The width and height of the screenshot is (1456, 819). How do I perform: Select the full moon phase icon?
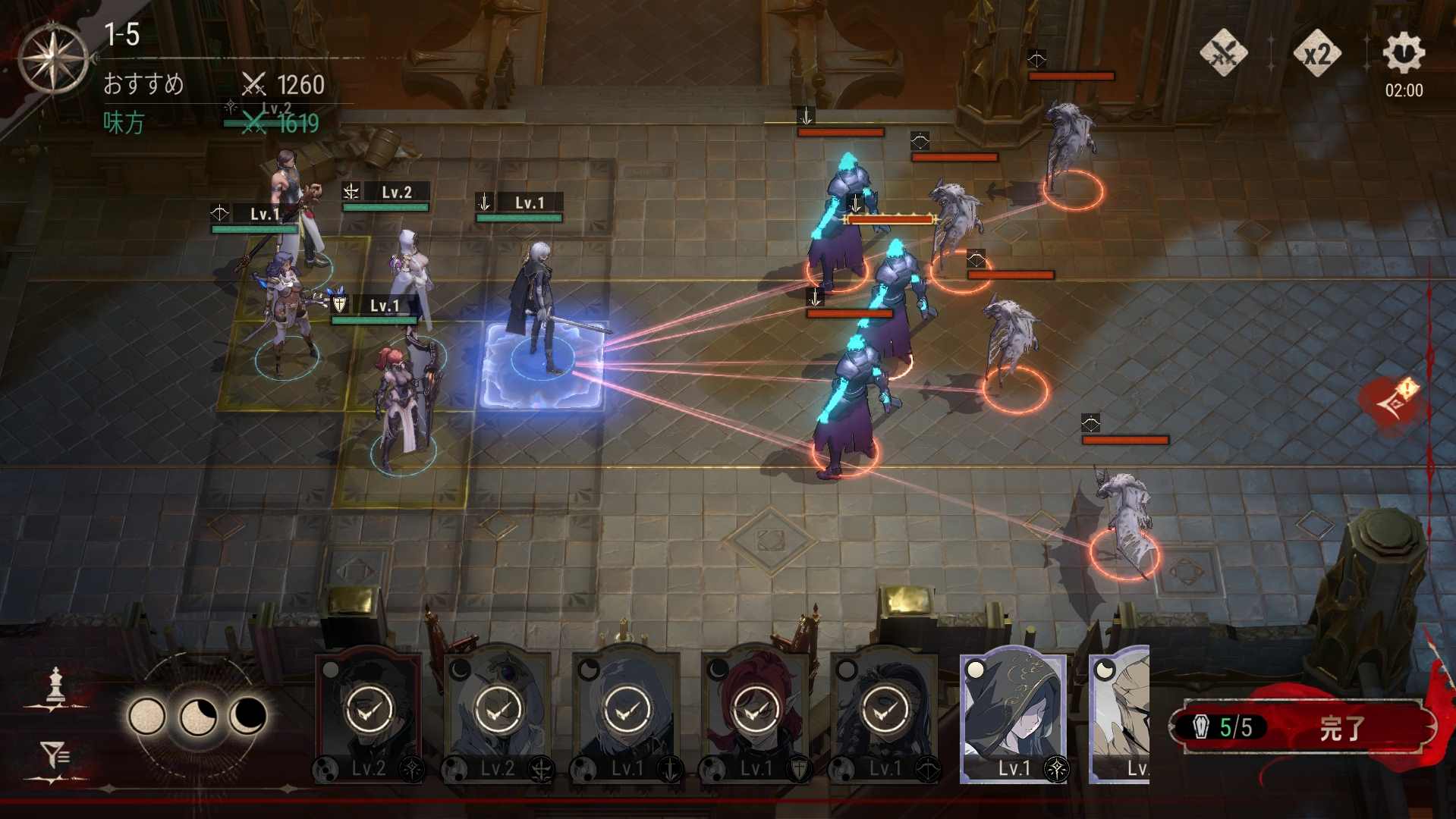147,716
